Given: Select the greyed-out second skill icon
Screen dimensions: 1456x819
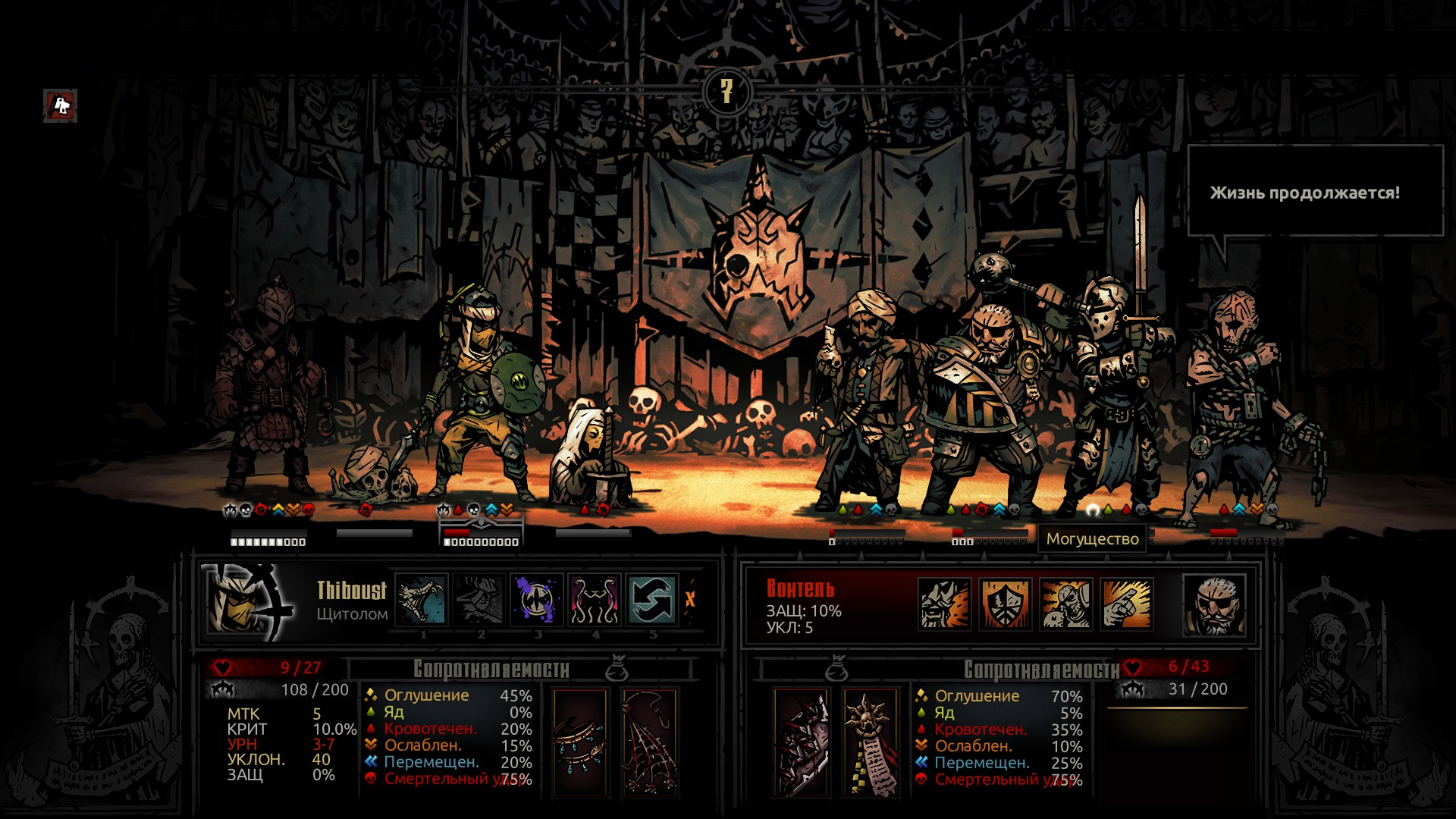Looking at the screenshot, I should [x=479, y=600].
